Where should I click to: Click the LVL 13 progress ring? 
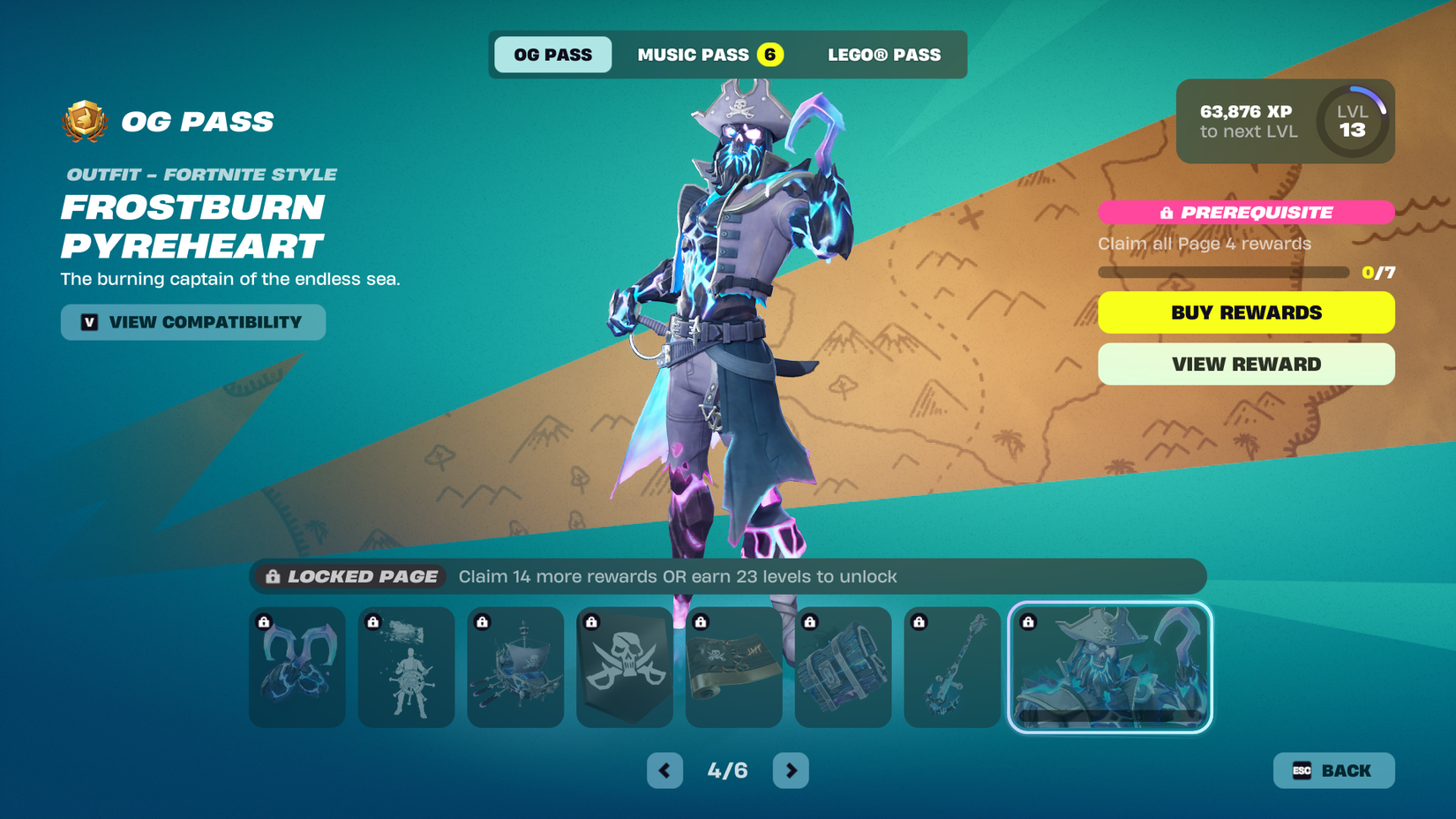click(1352, 124)
